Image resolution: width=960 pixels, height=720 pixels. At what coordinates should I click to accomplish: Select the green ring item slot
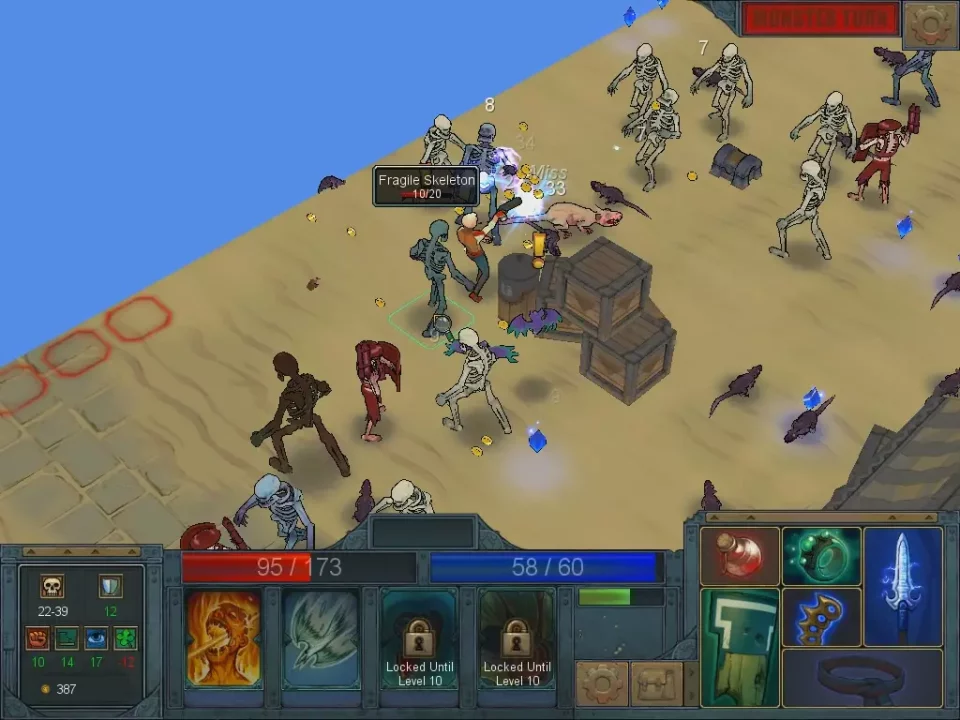pos(821,556)
